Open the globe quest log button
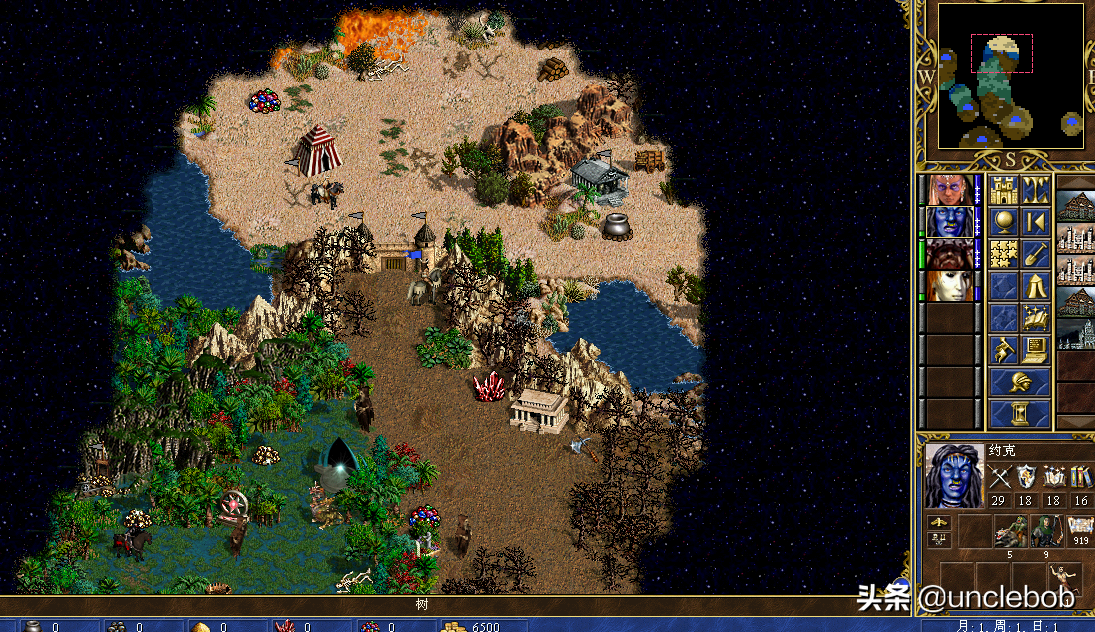This screenshot has width=1095, height=632. click(x=1003, y=222)
